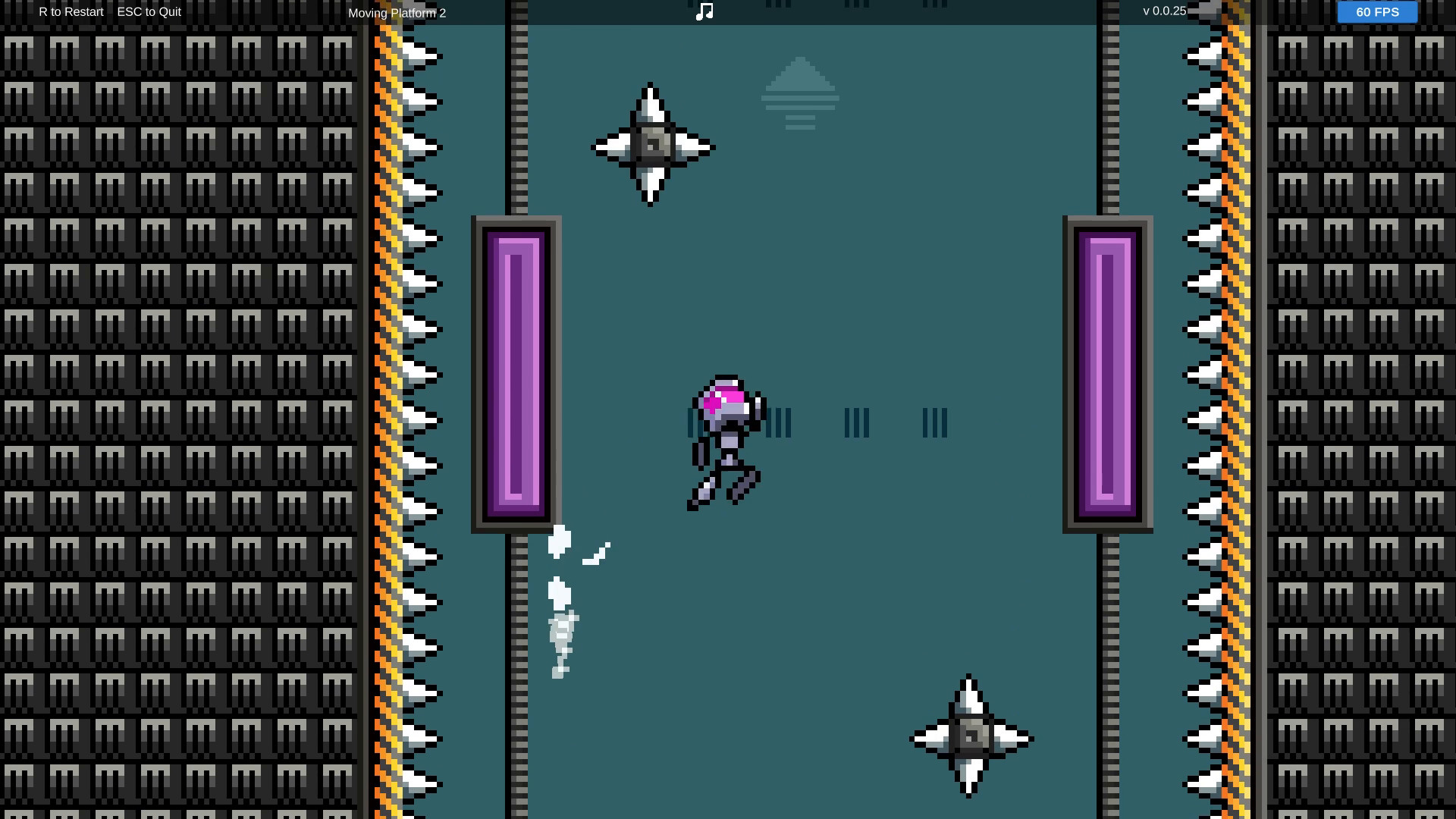Open the Moving Platform 2 level label

[x=397, y=12]
